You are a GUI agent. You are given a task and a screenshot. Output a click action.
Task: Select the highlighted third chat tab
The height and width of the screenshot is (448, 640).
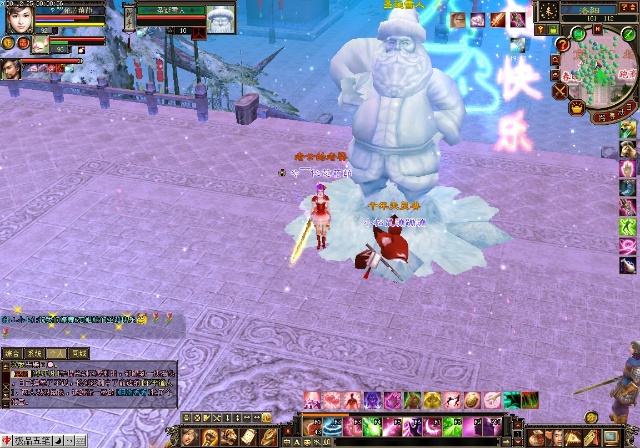[x=57, y=353]
